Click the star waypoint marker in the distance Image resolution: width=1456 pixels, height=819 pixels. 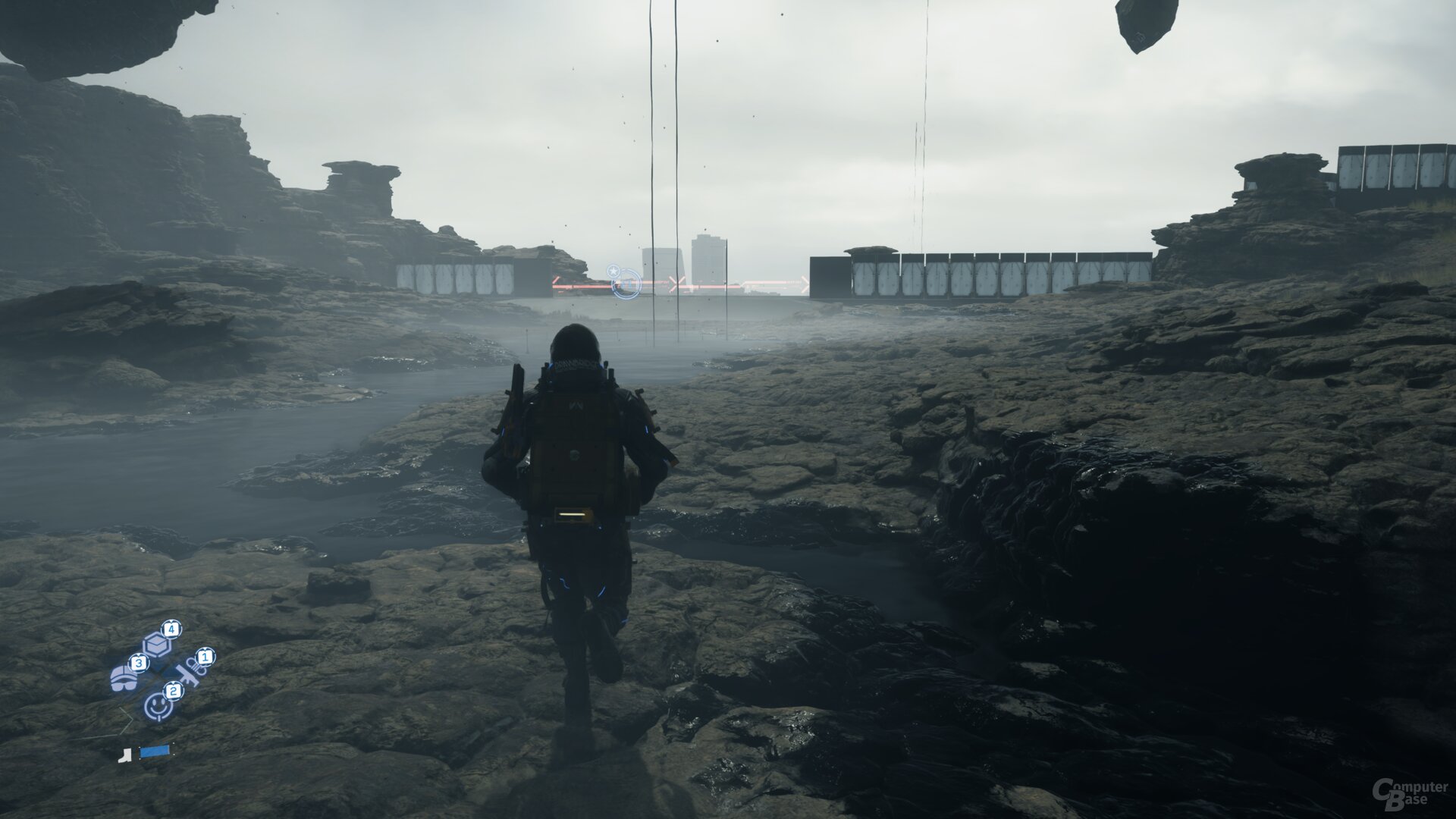[x=613, y=271]
